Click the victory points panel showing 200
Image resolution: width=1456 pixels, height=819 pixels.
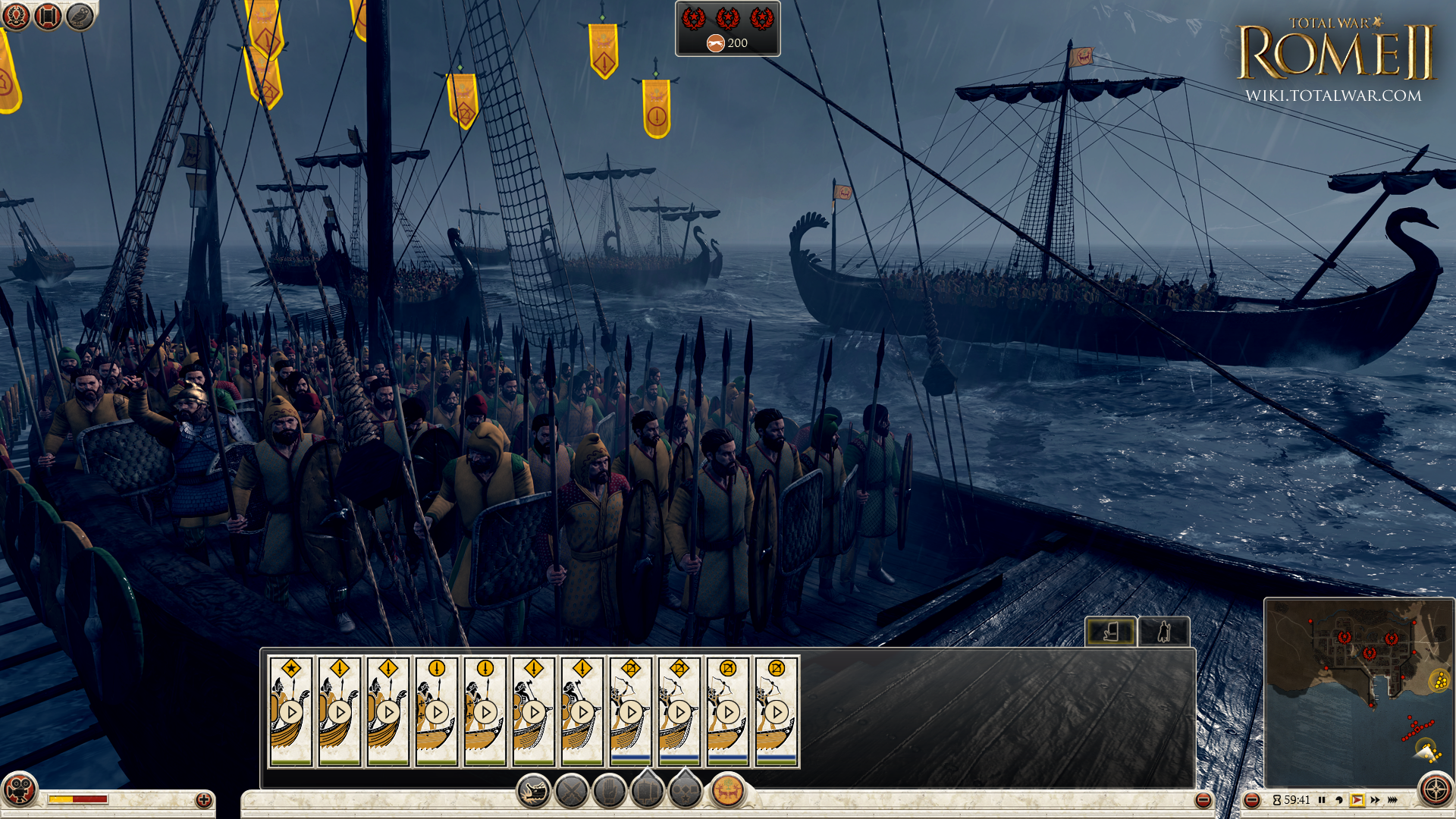pos(727,29)
